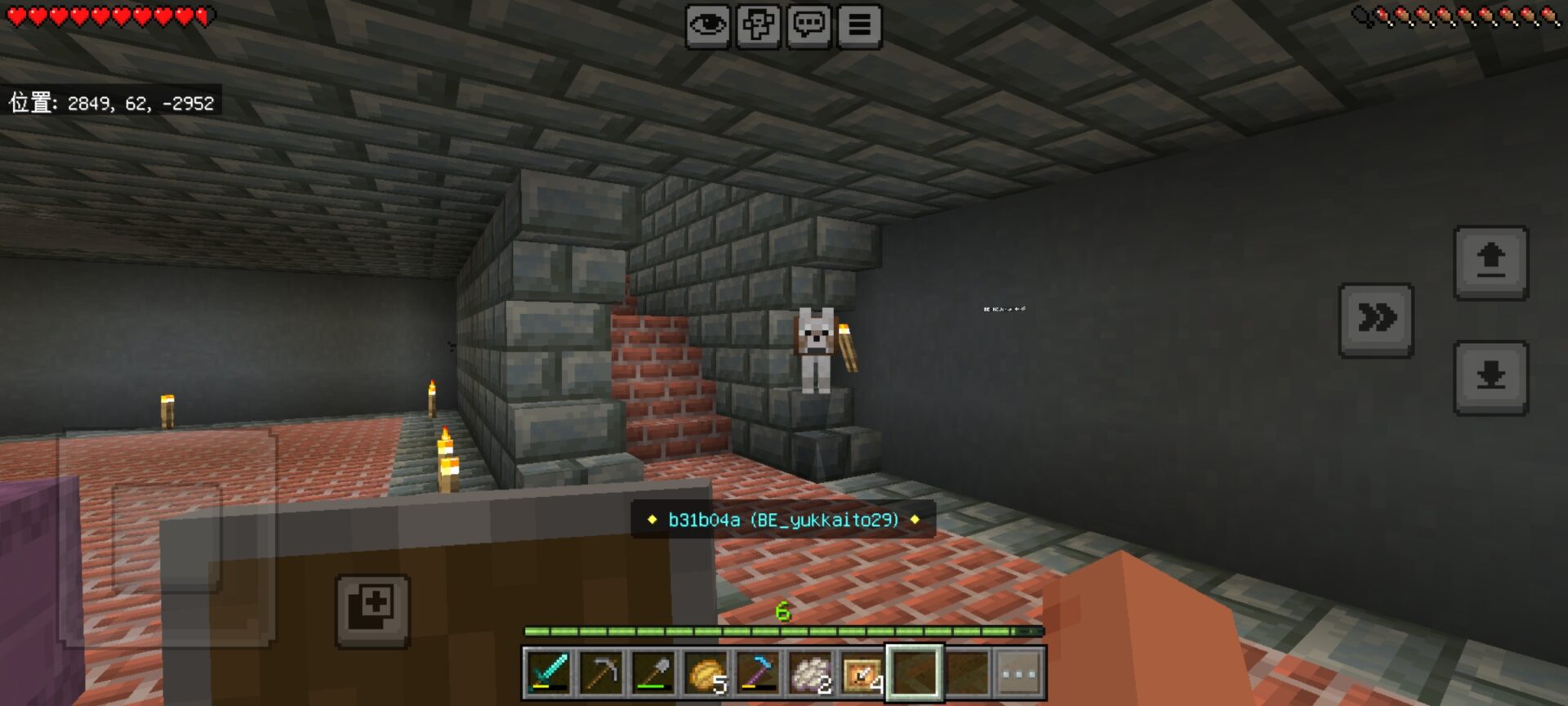Open the emote menu
1568x706 pixels.
[x=758, y=26]
